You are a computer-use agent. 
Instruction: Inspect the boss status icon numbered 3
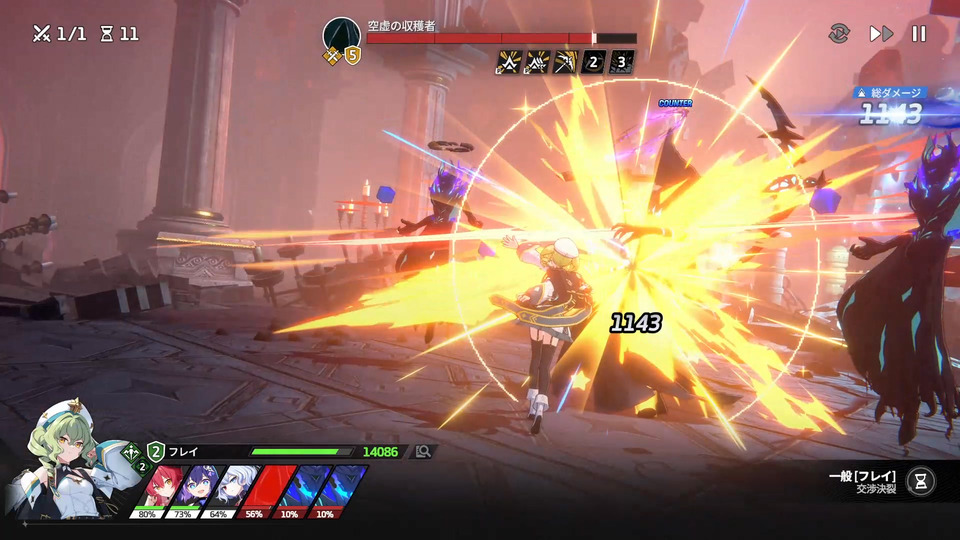coord(622,63)
